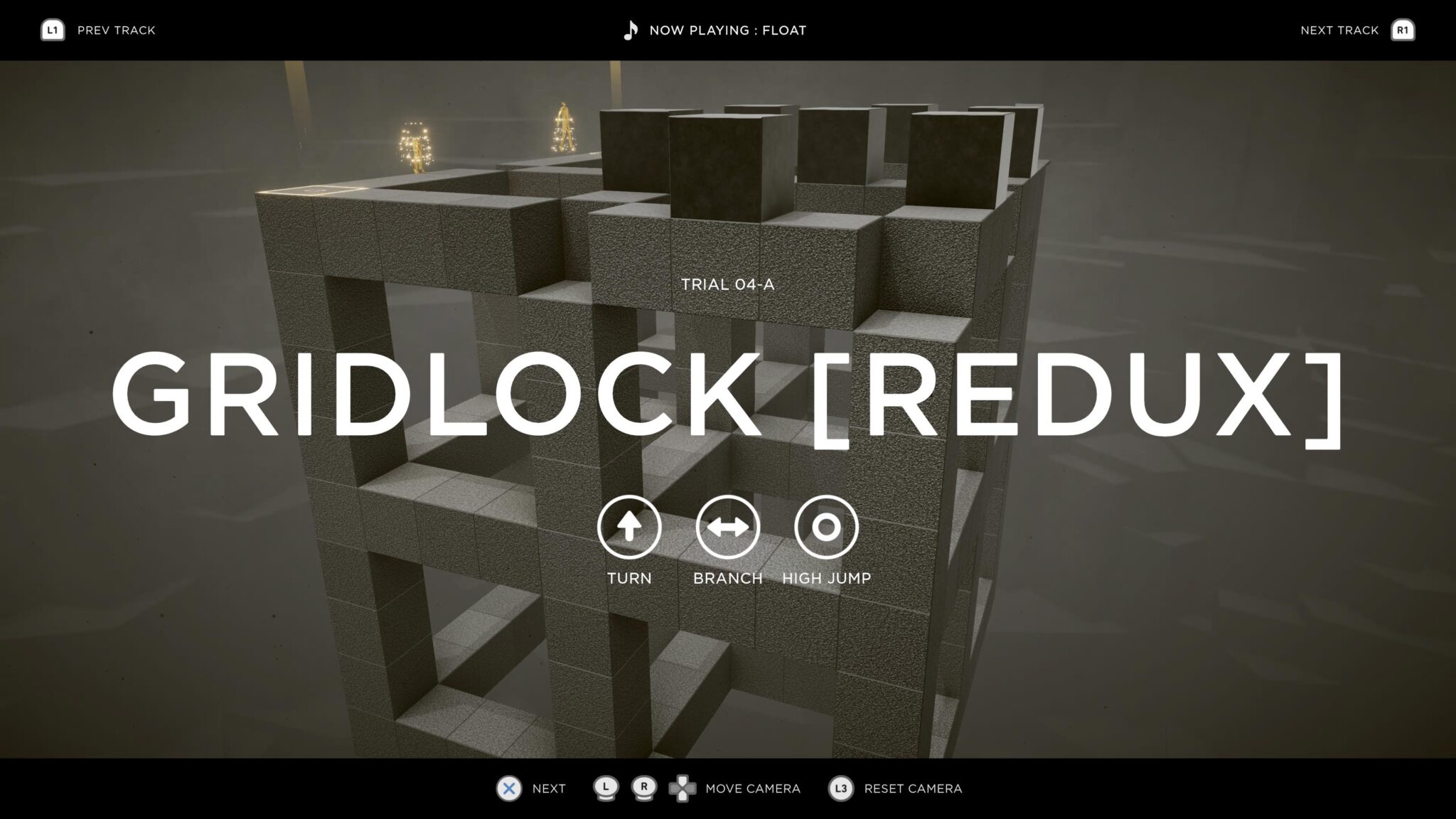Click the D-pad icon for Move Camera

coord(685,788)
